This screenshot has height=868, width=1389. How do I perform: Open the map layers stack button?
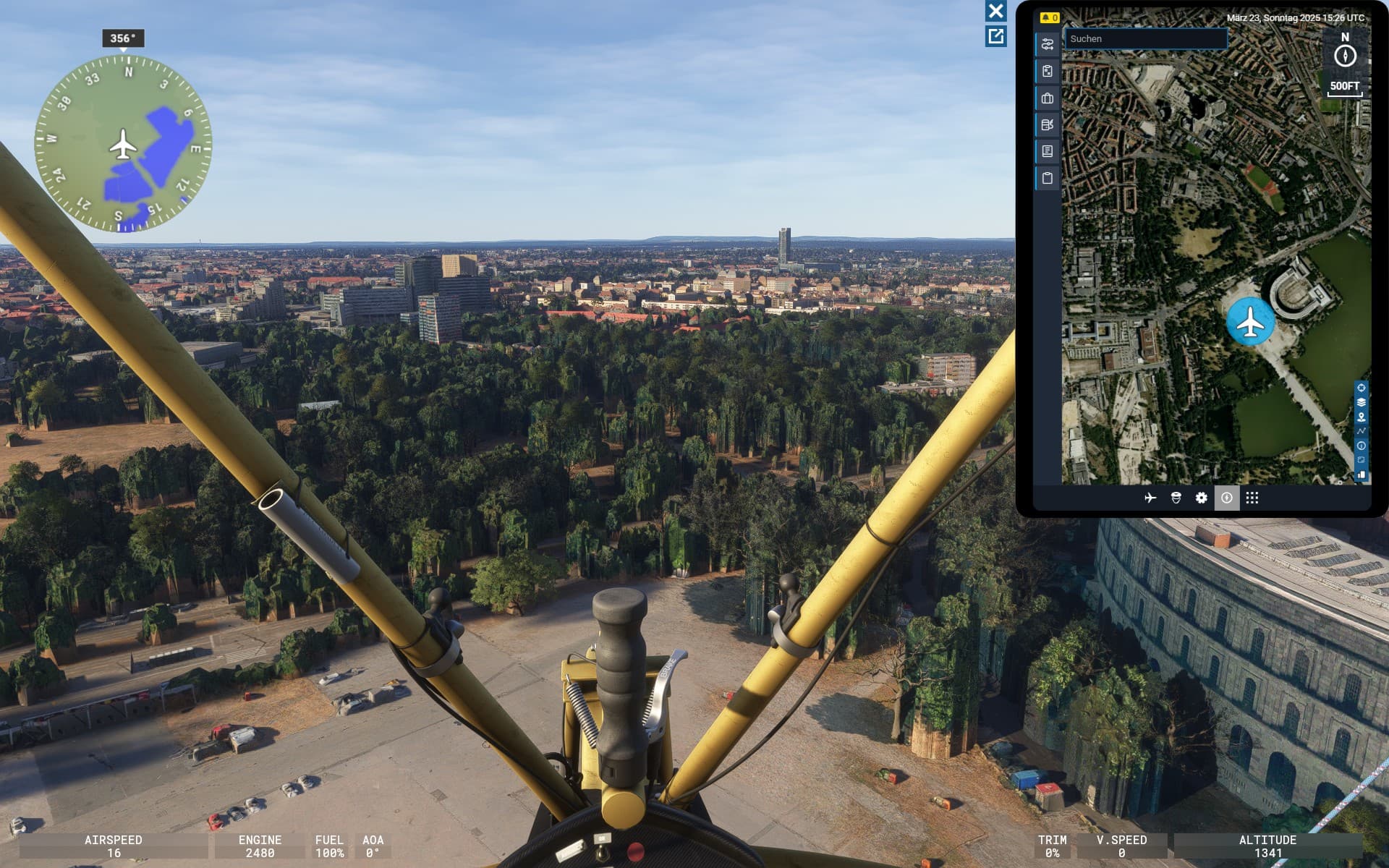[x=1361, y=402]
